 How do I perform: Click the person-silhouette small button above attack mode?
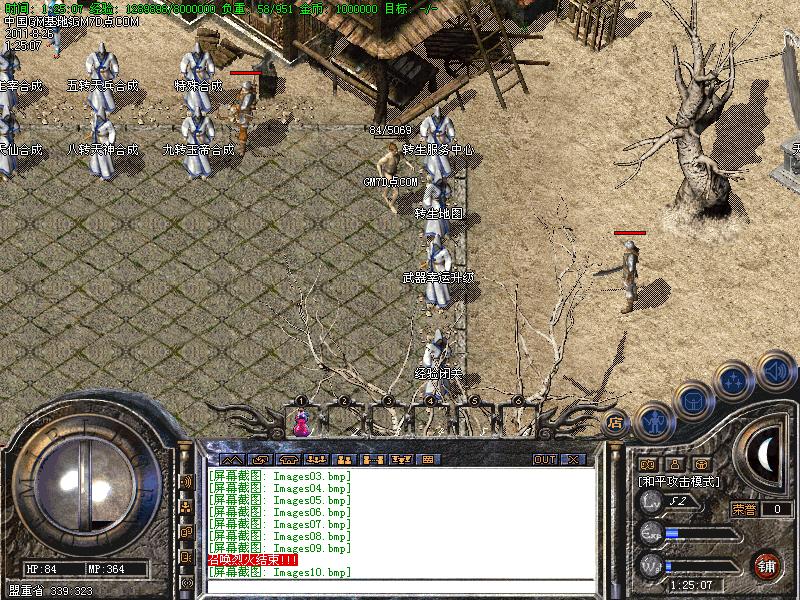click(x=674, y=464)
